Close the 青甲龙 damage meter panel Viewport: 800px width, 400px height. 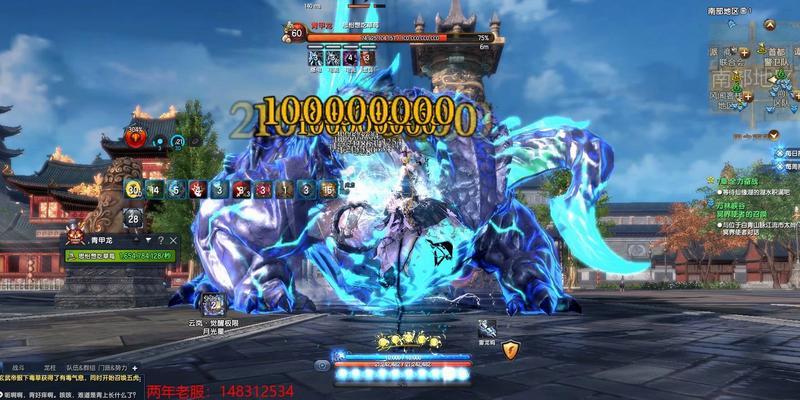(x=172, y=240)
